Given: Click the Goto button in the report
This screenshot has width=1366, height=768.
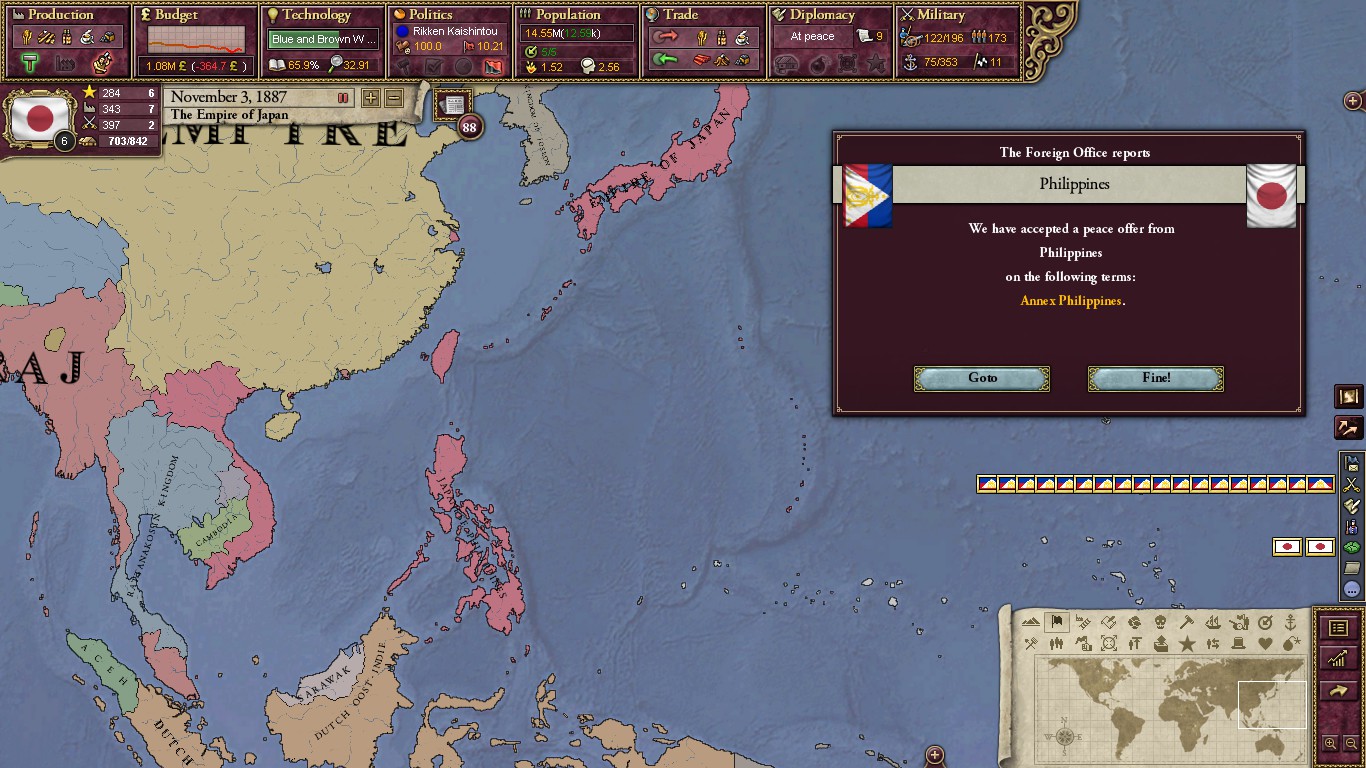Looking at the screenshot, I should tap(982, 378).
